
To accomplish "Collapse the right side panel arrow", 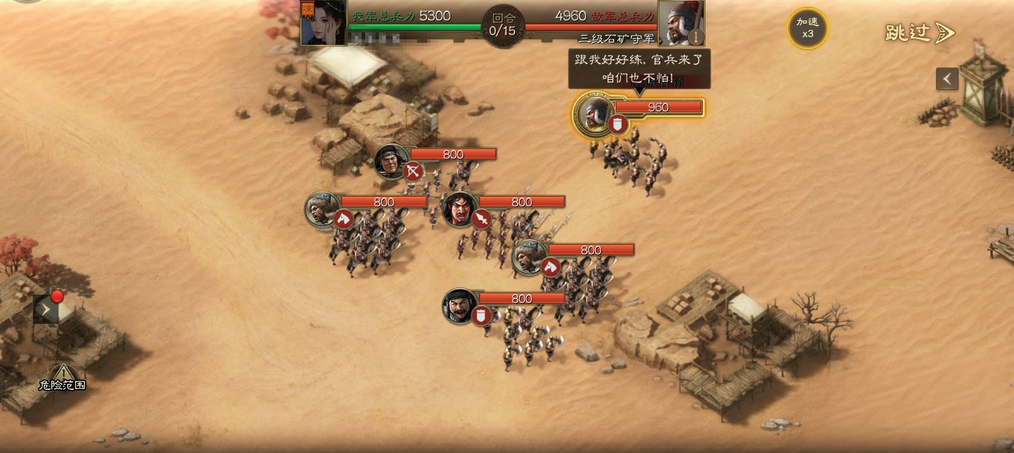I will point(947,79).
